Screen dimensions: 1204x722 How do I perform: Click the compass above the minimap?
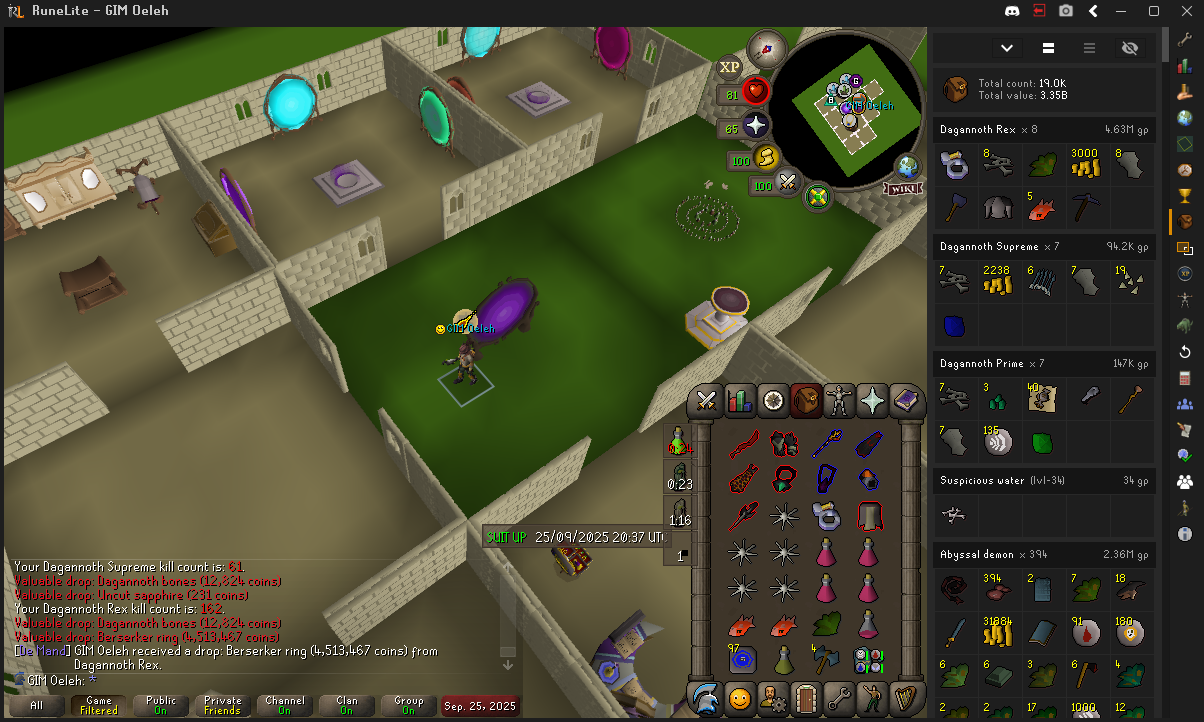point(767,48)
